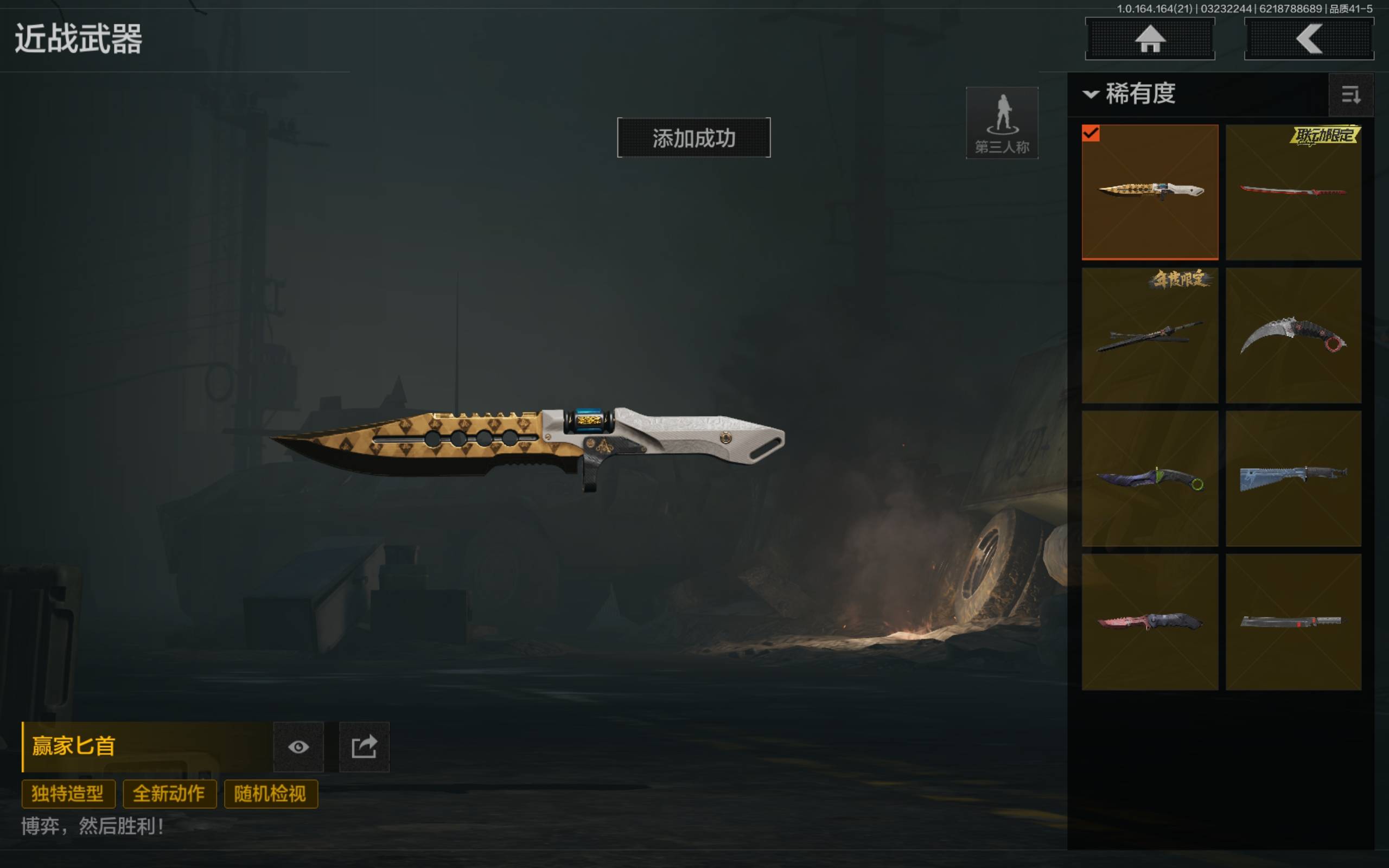Show the 独特造型 feature tag
The image size is (1389, 868).
pyautogui.click(x=68, y=794)
